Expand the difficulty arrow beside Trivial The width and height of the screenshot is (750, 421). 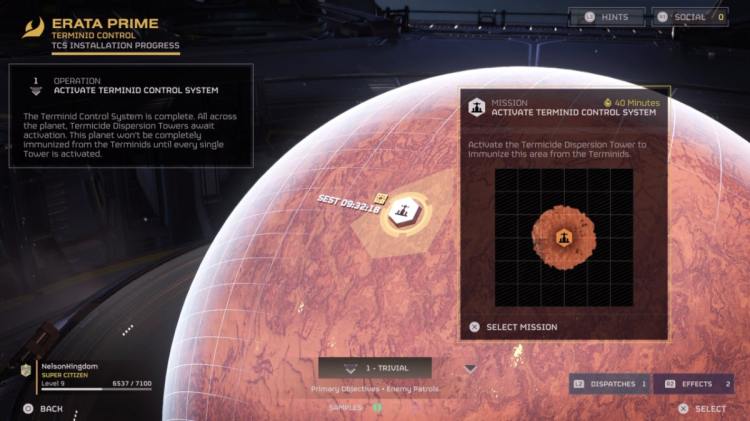click(x=470, y=368)
